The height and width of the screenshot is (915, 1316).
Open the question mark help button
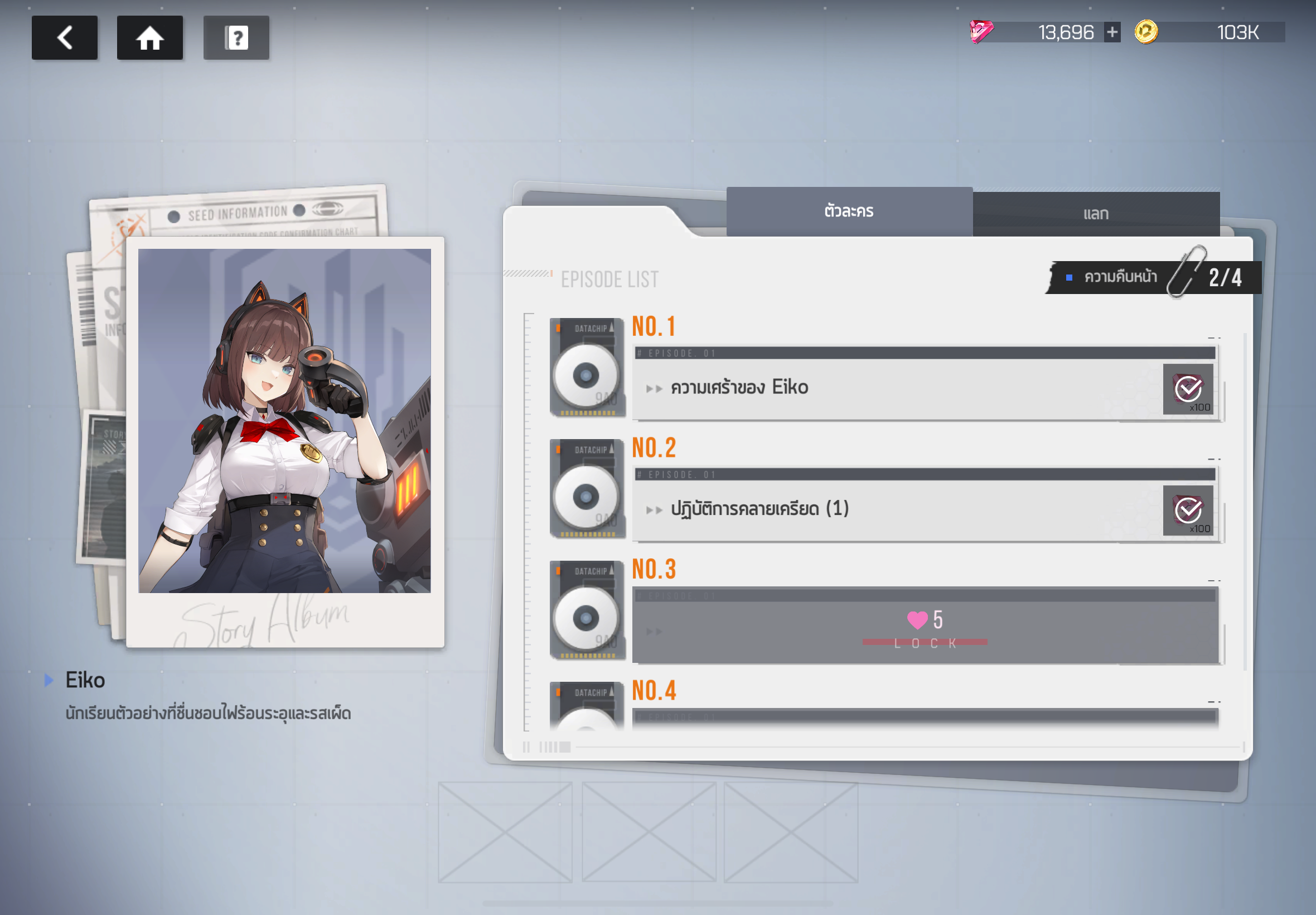[236, 38]
